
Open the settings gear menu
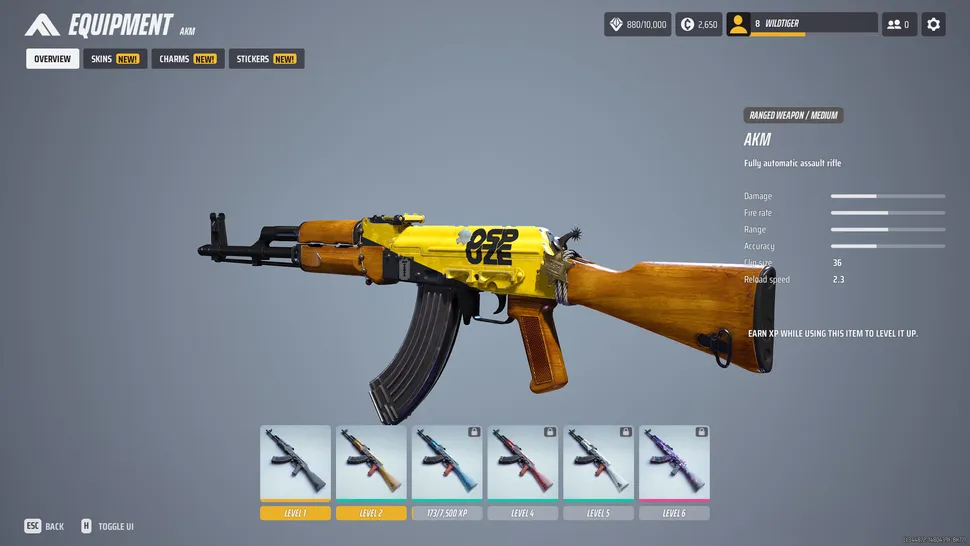coord(933,24)
